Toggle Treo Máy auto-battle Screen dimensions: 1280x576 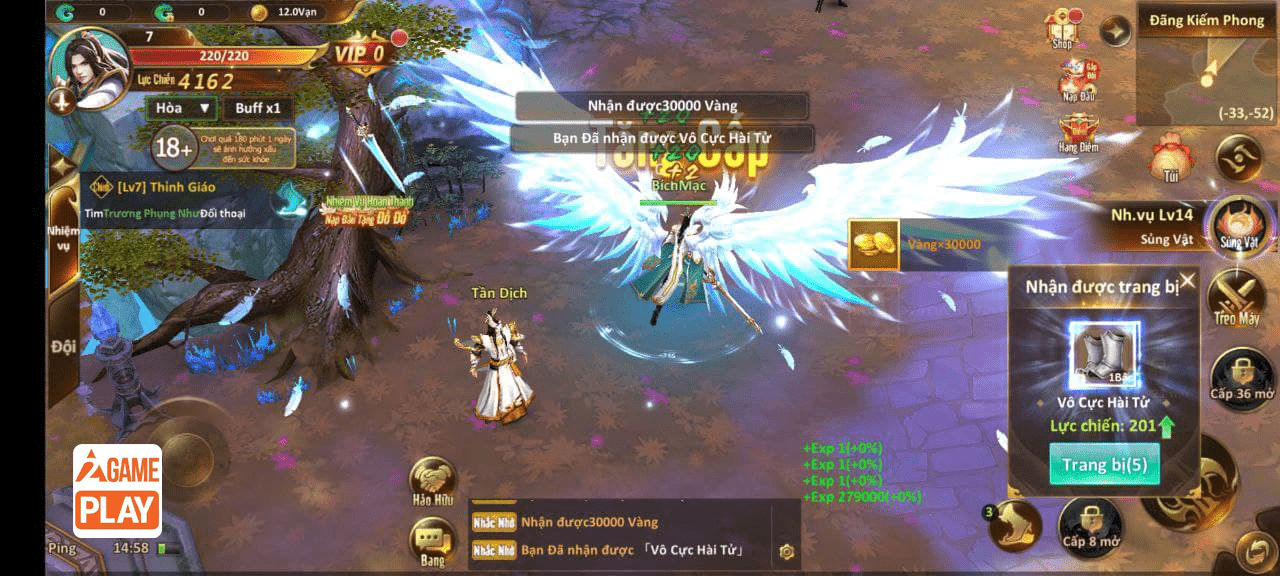(x=1237, y=297)
